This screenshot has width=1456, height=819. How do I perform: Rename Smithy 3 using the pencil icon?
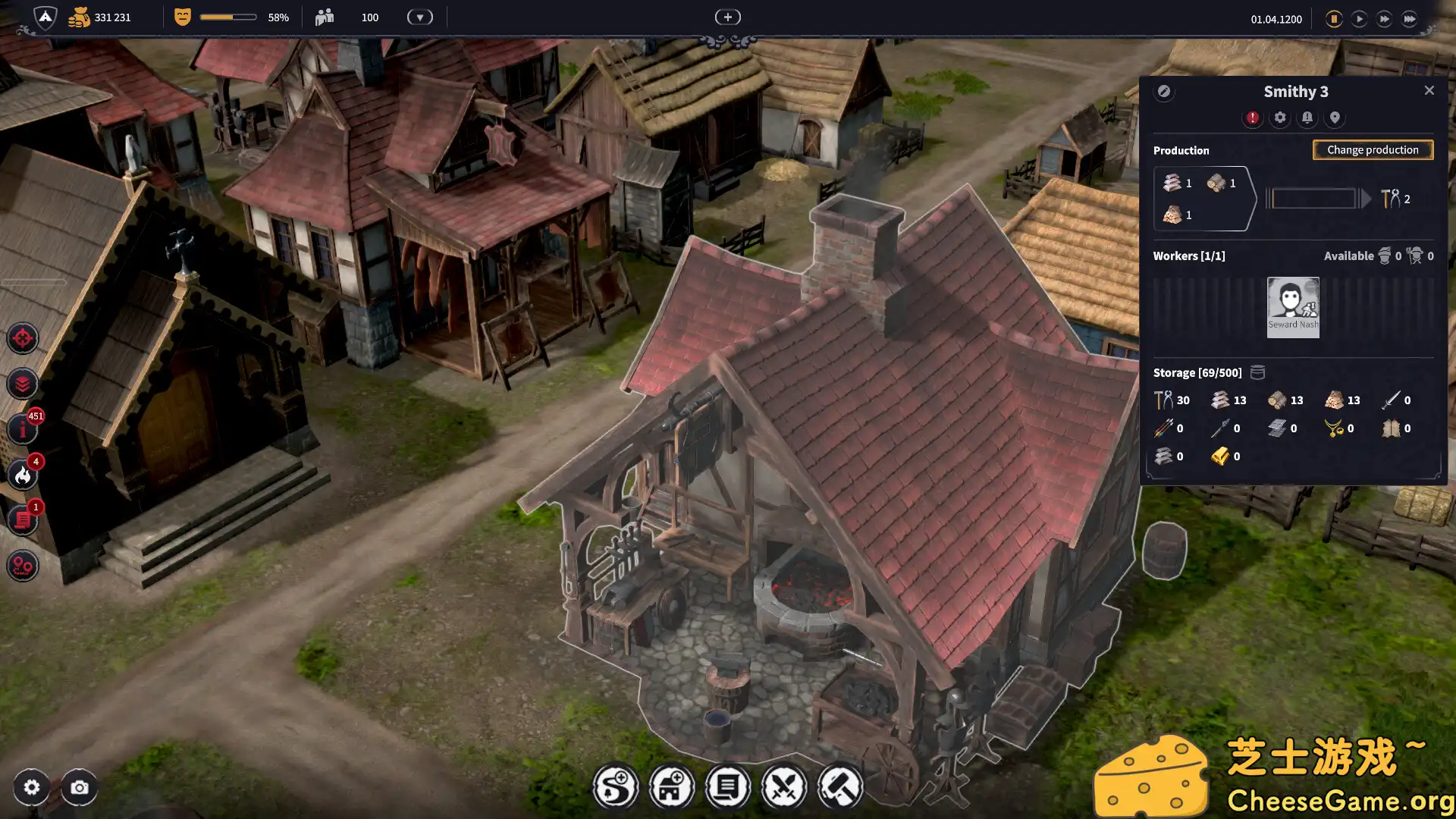tap(1165, 92)
